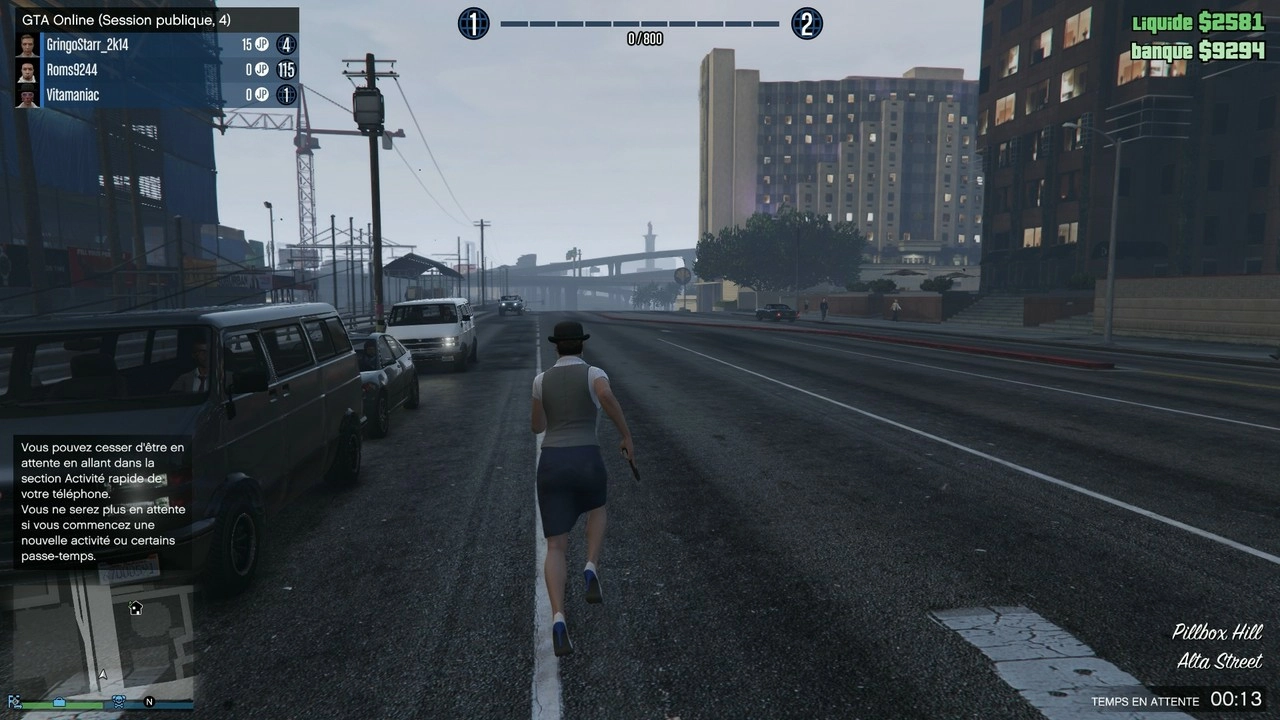Click the blue skull icon on the minimap bar
The height and width of the screenshot is (720, 1280).
coord(118,703)
